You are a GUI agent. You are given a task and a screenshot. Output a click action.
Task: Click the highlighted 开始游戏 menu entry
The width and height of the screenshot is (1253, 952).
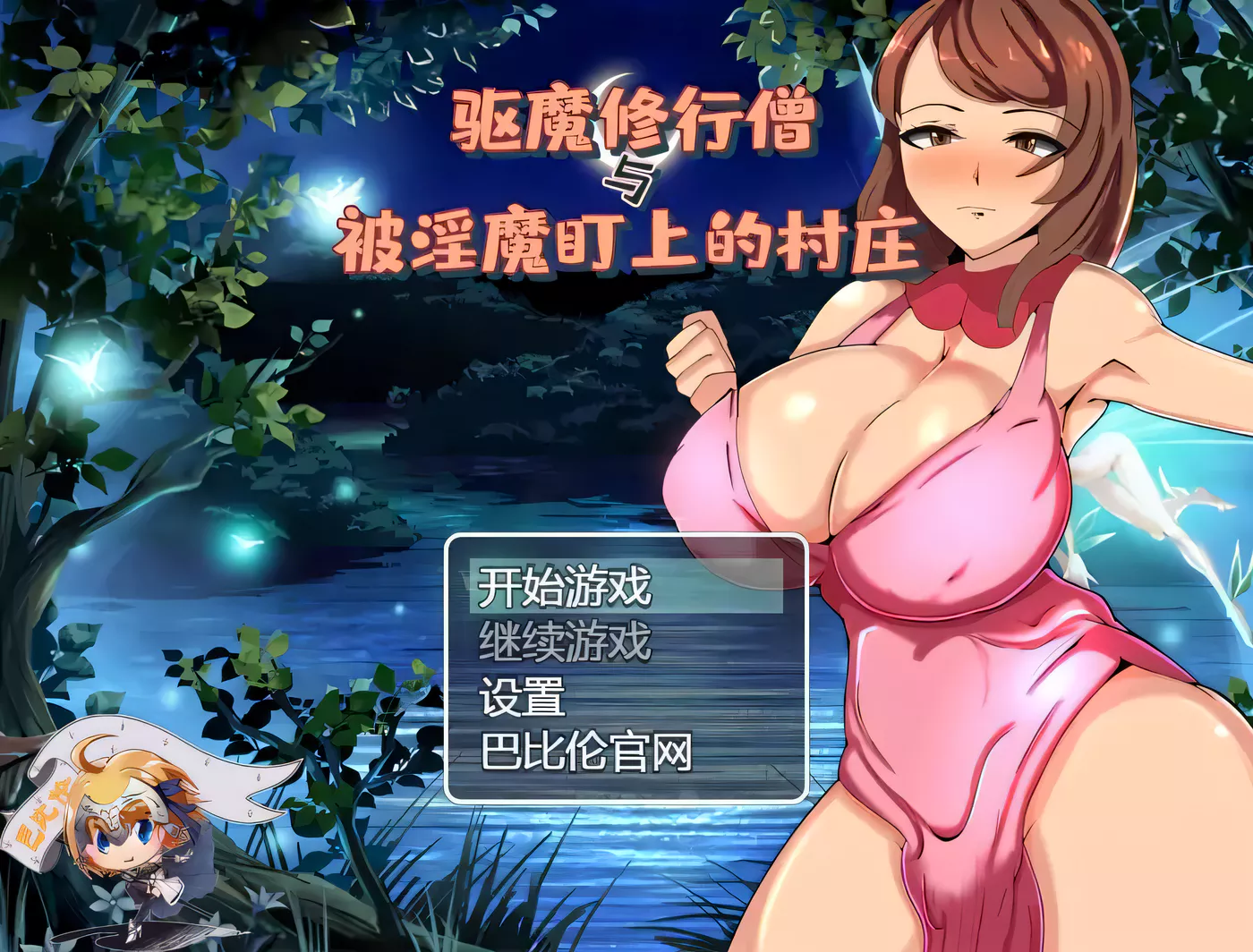coord(566,588)
